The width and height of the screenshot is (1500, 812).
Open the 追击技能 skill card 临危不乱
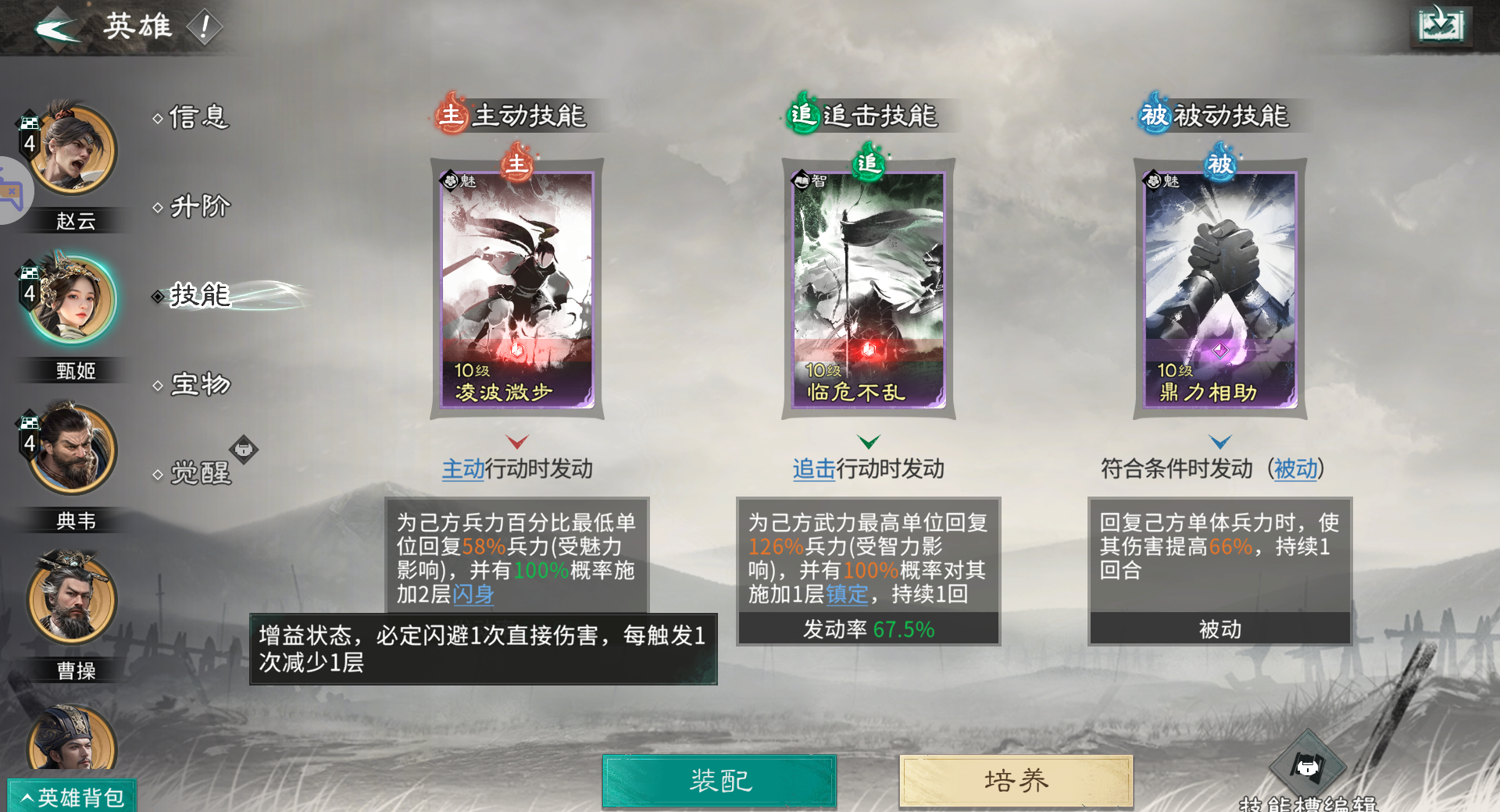(868, 289)
